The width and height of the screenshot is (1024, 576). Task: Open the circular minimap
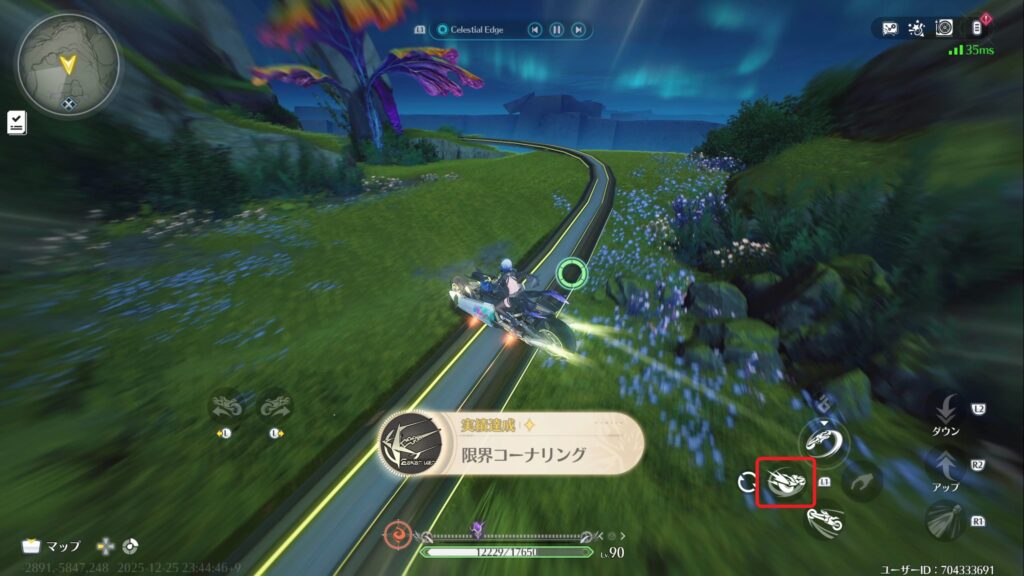[67, 61]
